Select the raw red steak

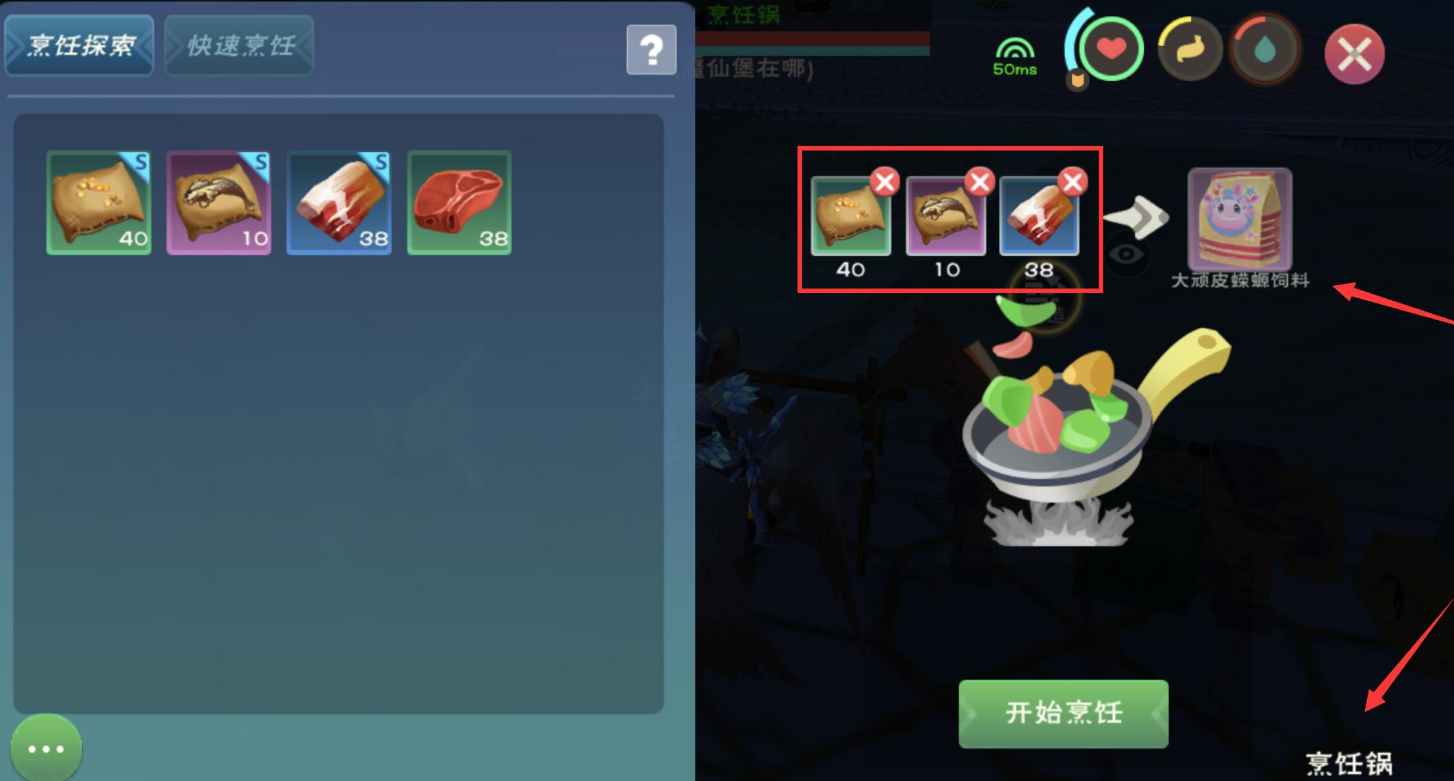click(459, 203)
